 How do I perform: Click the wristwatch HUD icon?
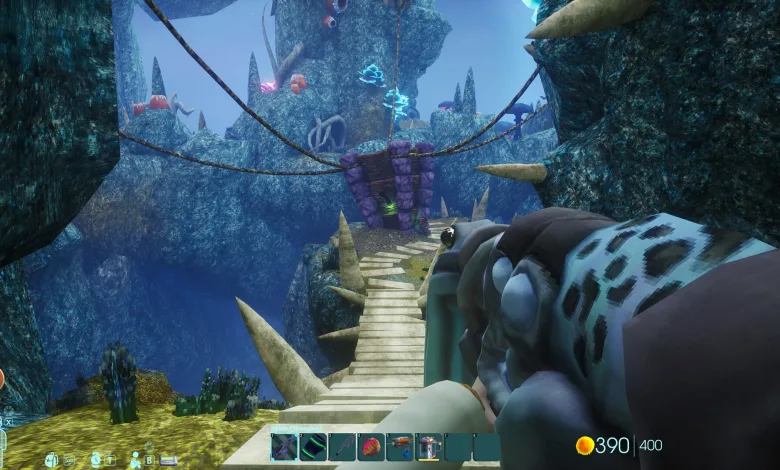(96, 460)
